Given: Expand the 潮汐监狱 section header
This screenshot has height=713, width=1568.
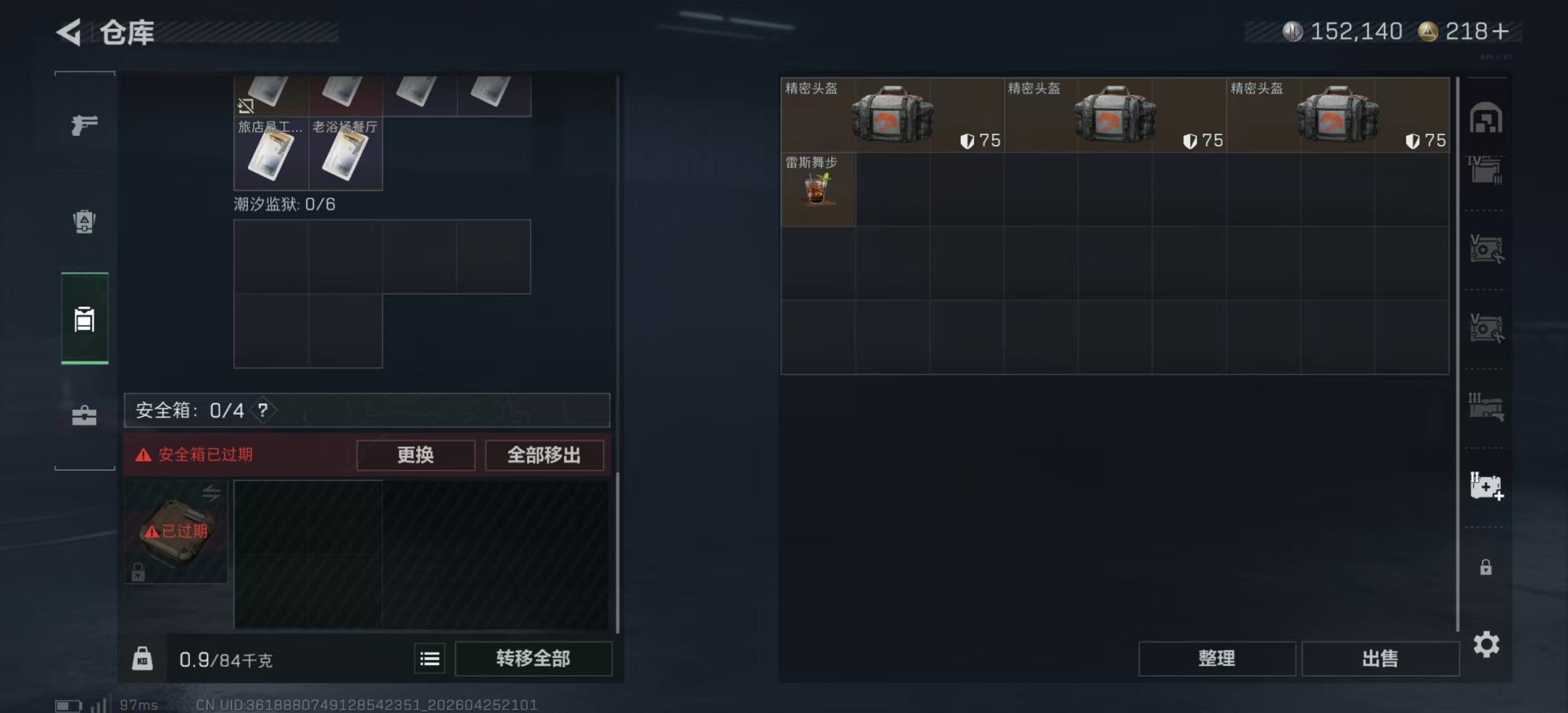Looking at the screenshot, I should (x=285, y=204).
